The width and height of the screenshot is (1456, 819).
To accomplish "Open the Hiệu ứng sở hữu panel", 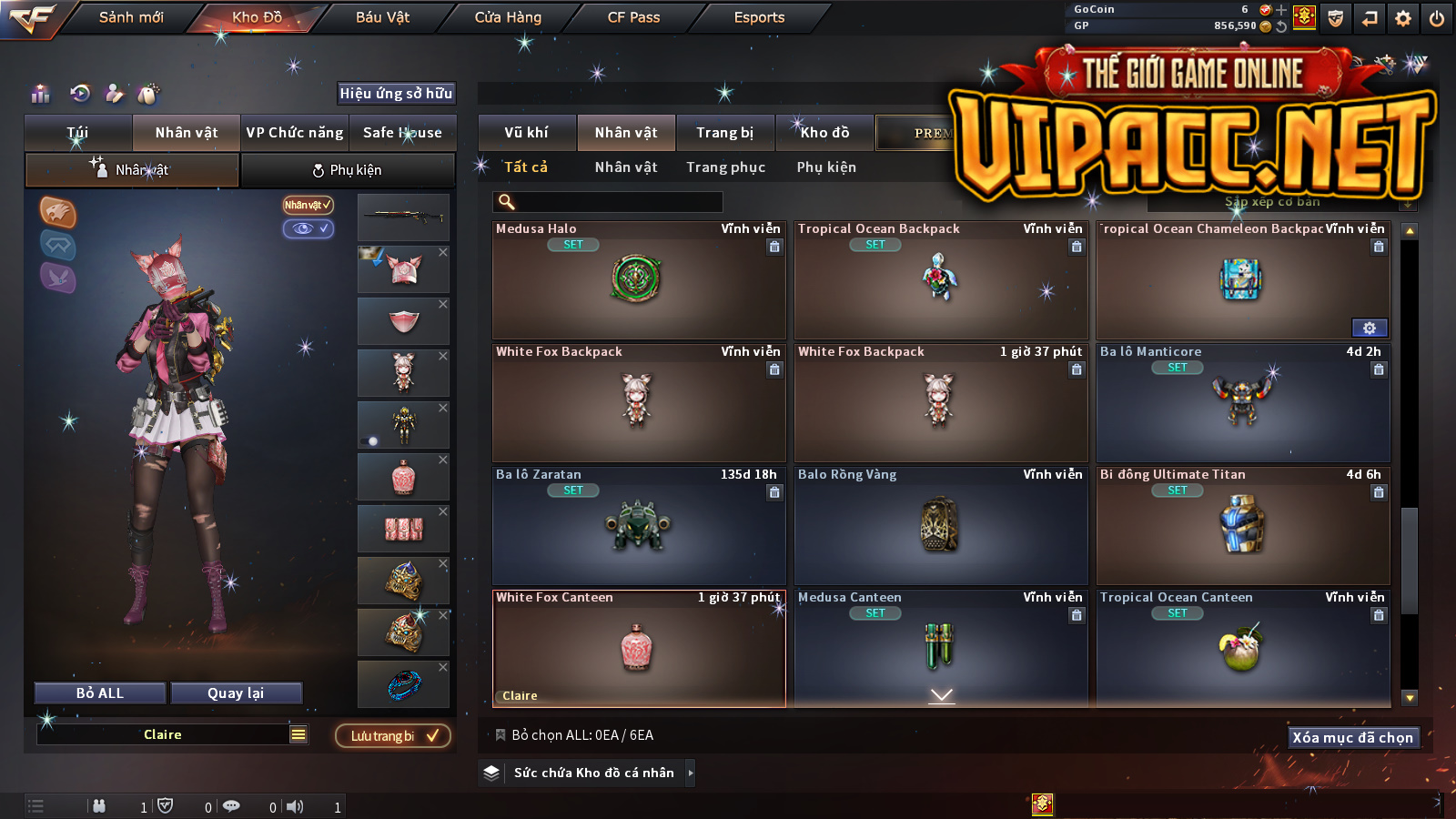I will click(396, 94).
